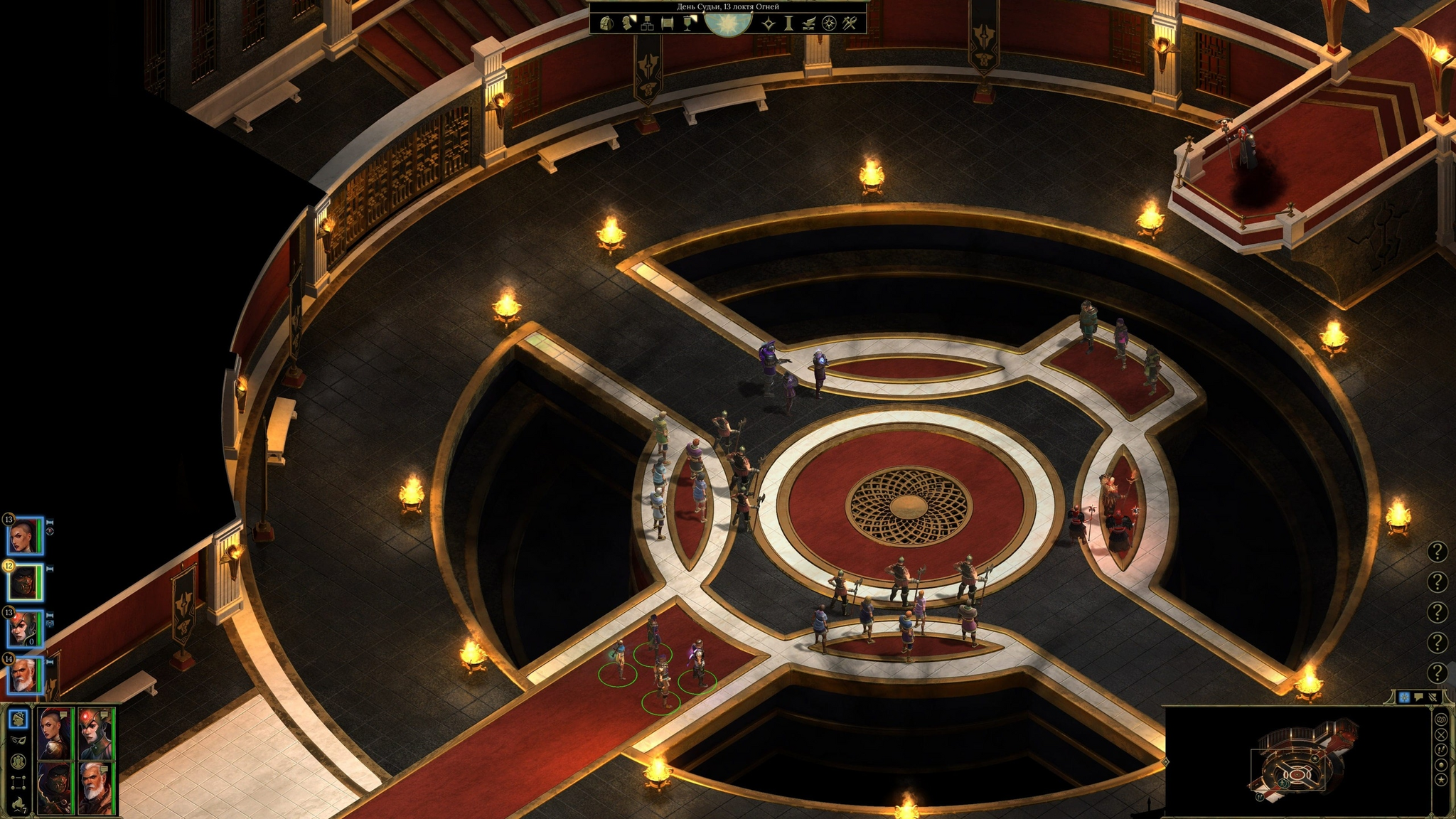Viewport: 1456px width, 819px height.
Task: Switch to the speech bubble dialogue log tab
Action: point(1419,697)
